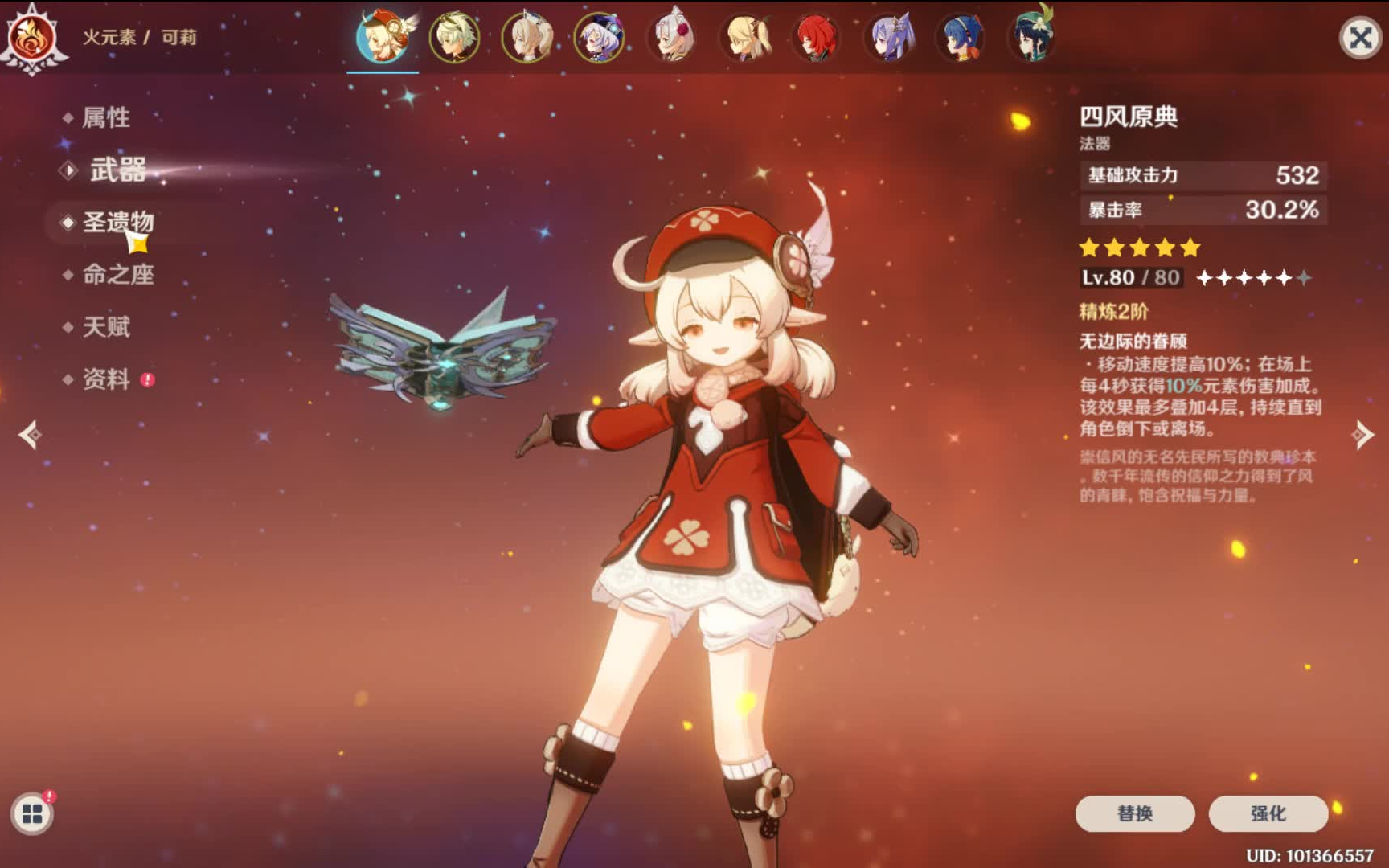Screen dimensions: 1389x868
Task: Select Qiqi's portrait with the purple hat
Action: pyautogui.click(x=599, y=37)
